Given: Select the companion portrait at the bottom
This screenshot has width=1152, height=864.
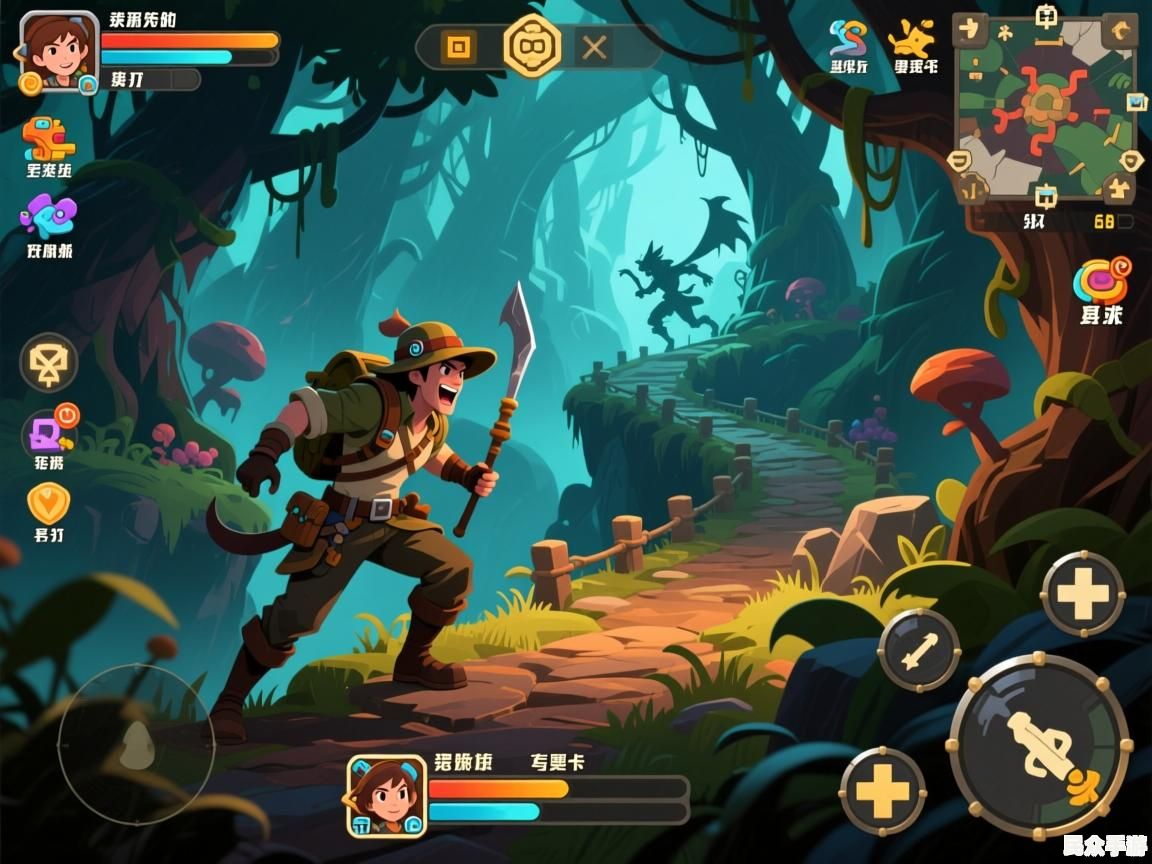Looking at the screenshot, I should pyautogui.click(x=386, y=795).
